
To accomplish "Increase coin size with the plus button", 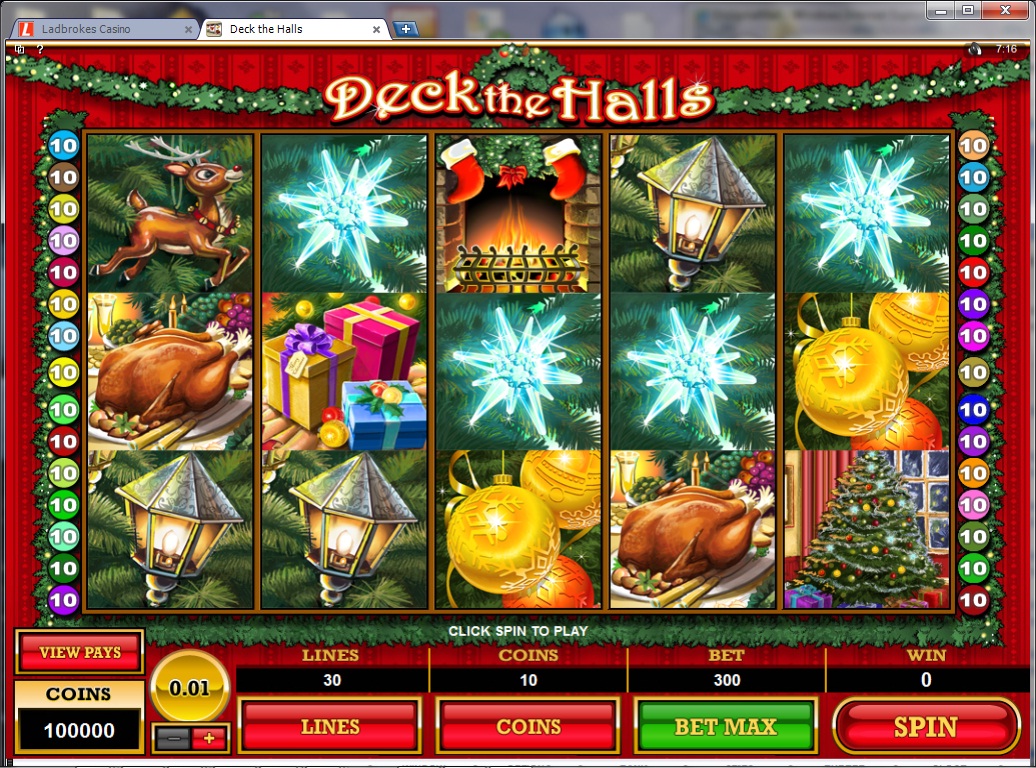I will (x=210, y=738).
